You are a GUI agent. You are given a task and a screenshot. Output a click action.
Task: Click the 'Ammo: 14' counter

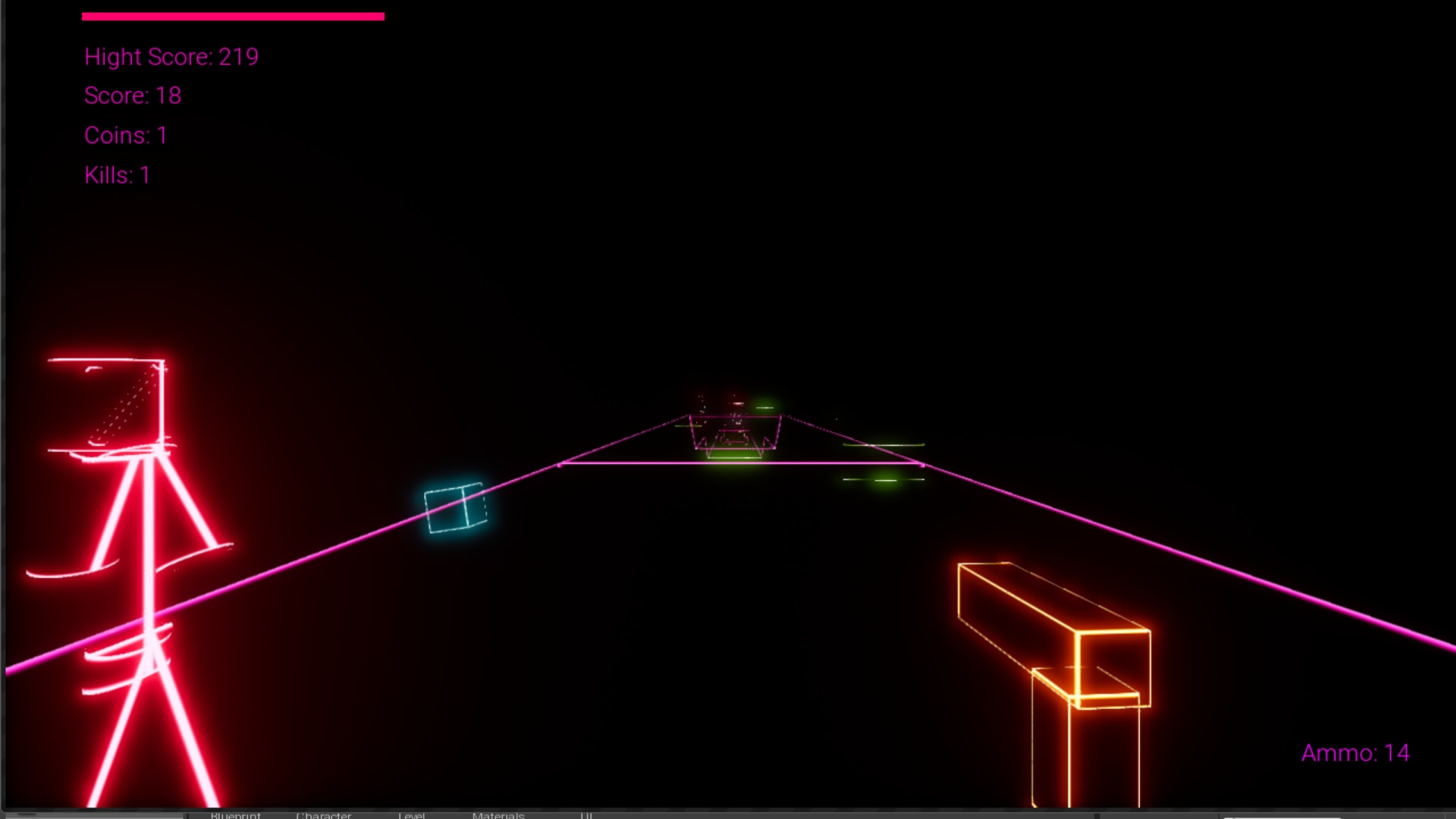tap(1355, 753)
